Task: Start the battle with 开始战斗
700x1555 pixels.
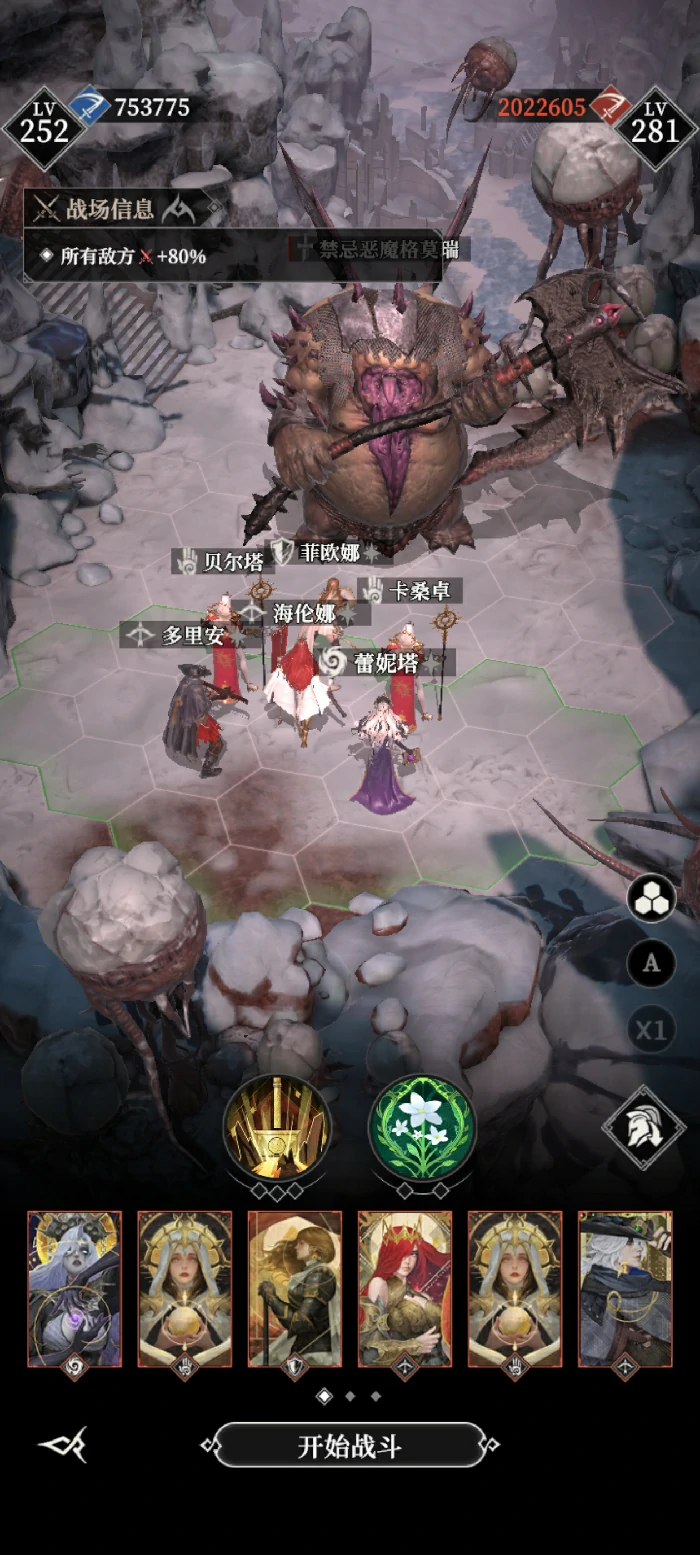Action: [x=349, y=1445]
